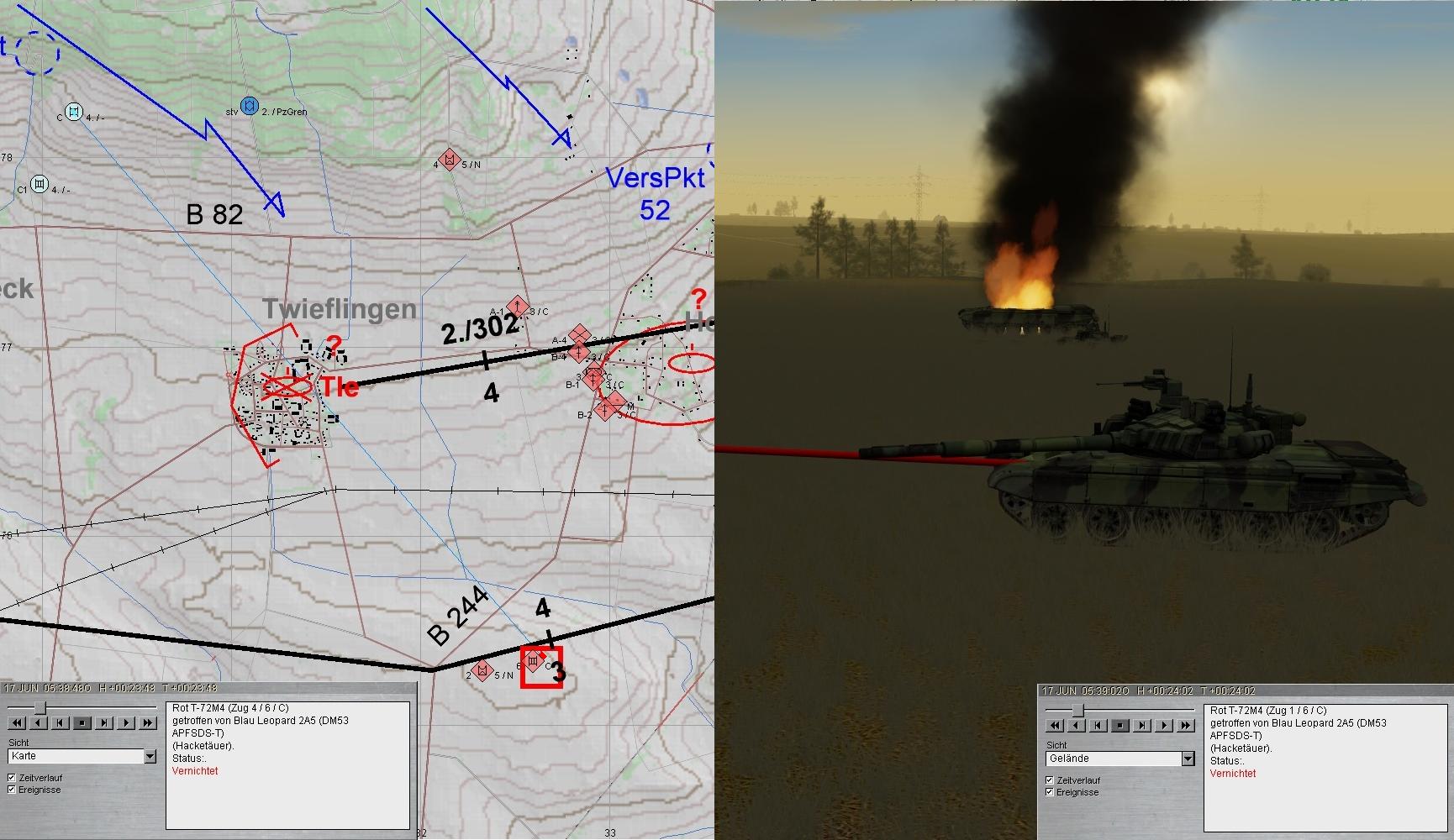The width and height of the screenshot is (1454, 840).
Task: Step to next event in Karte panel
Action: [103, 723]
